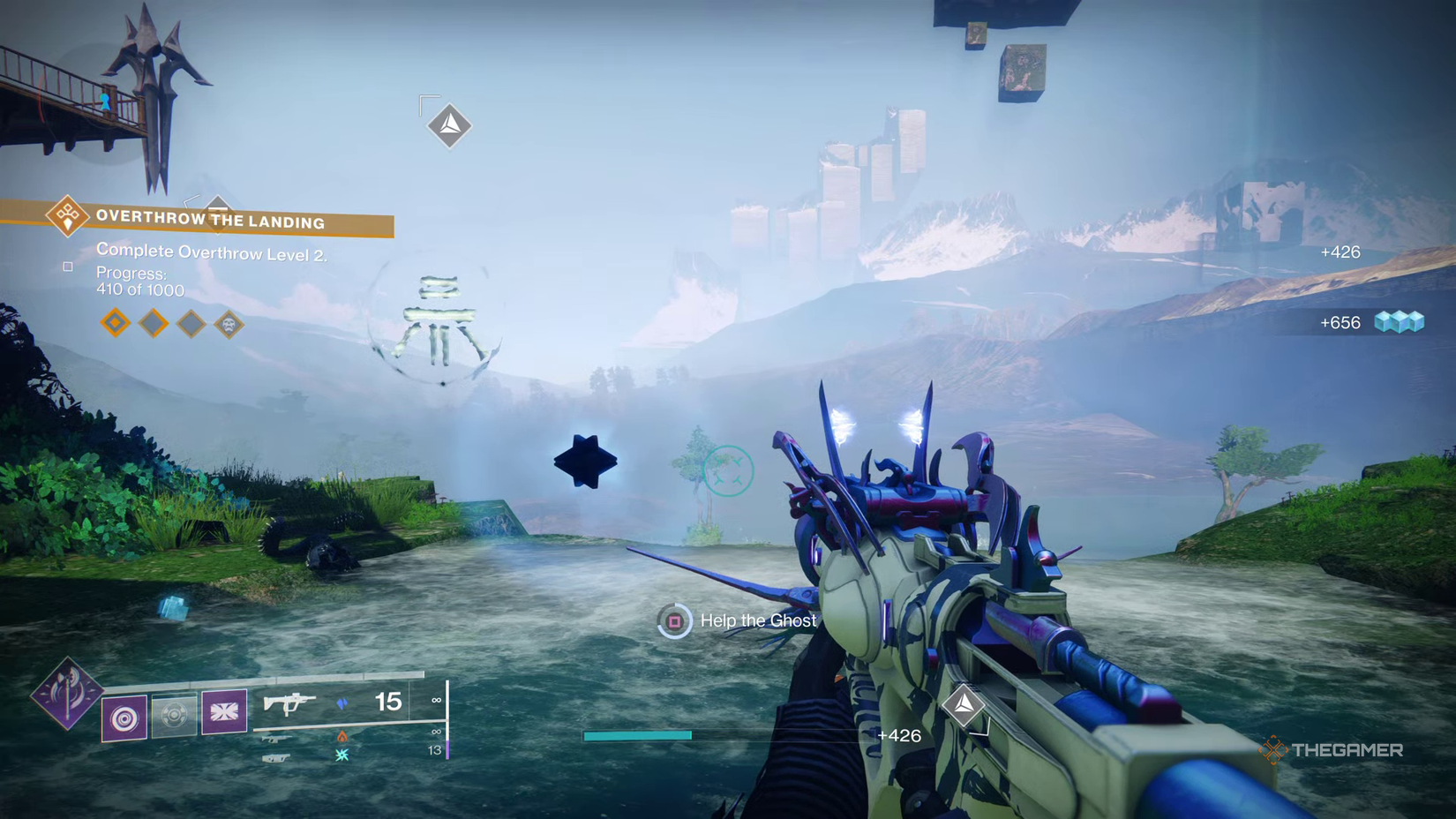Select the faded class ability icon
The height and width of the screenshot is (819, 1456).
[176, 715]
